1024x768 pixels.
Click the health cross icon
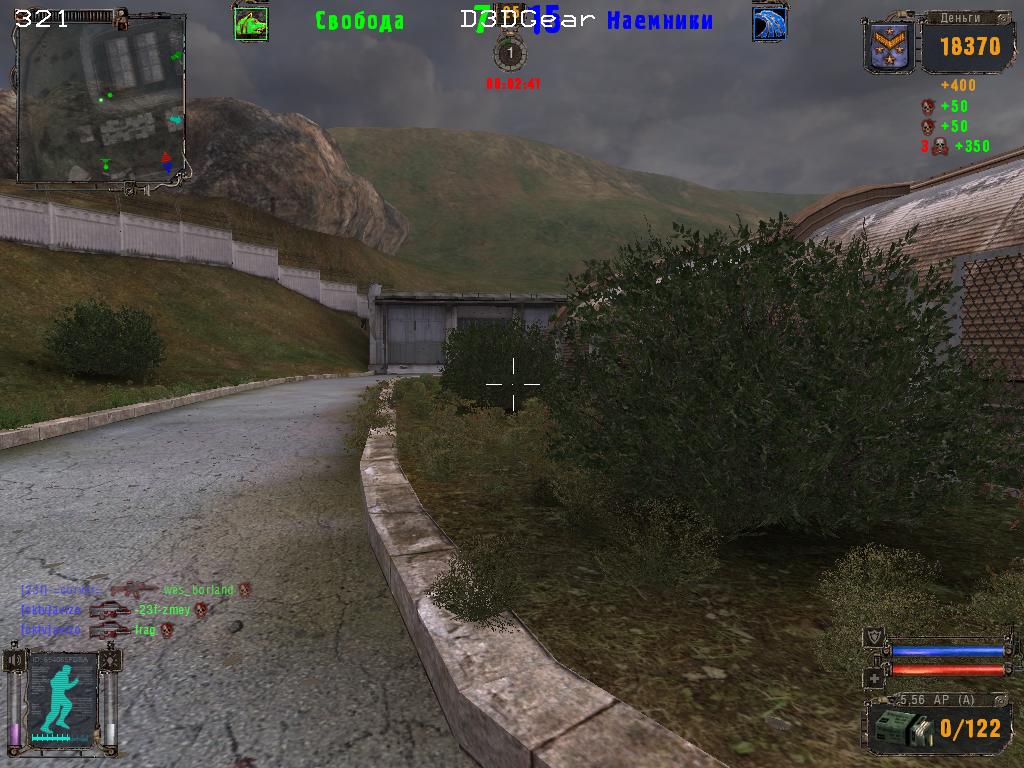pyautogui.click(x=874, y=676)
